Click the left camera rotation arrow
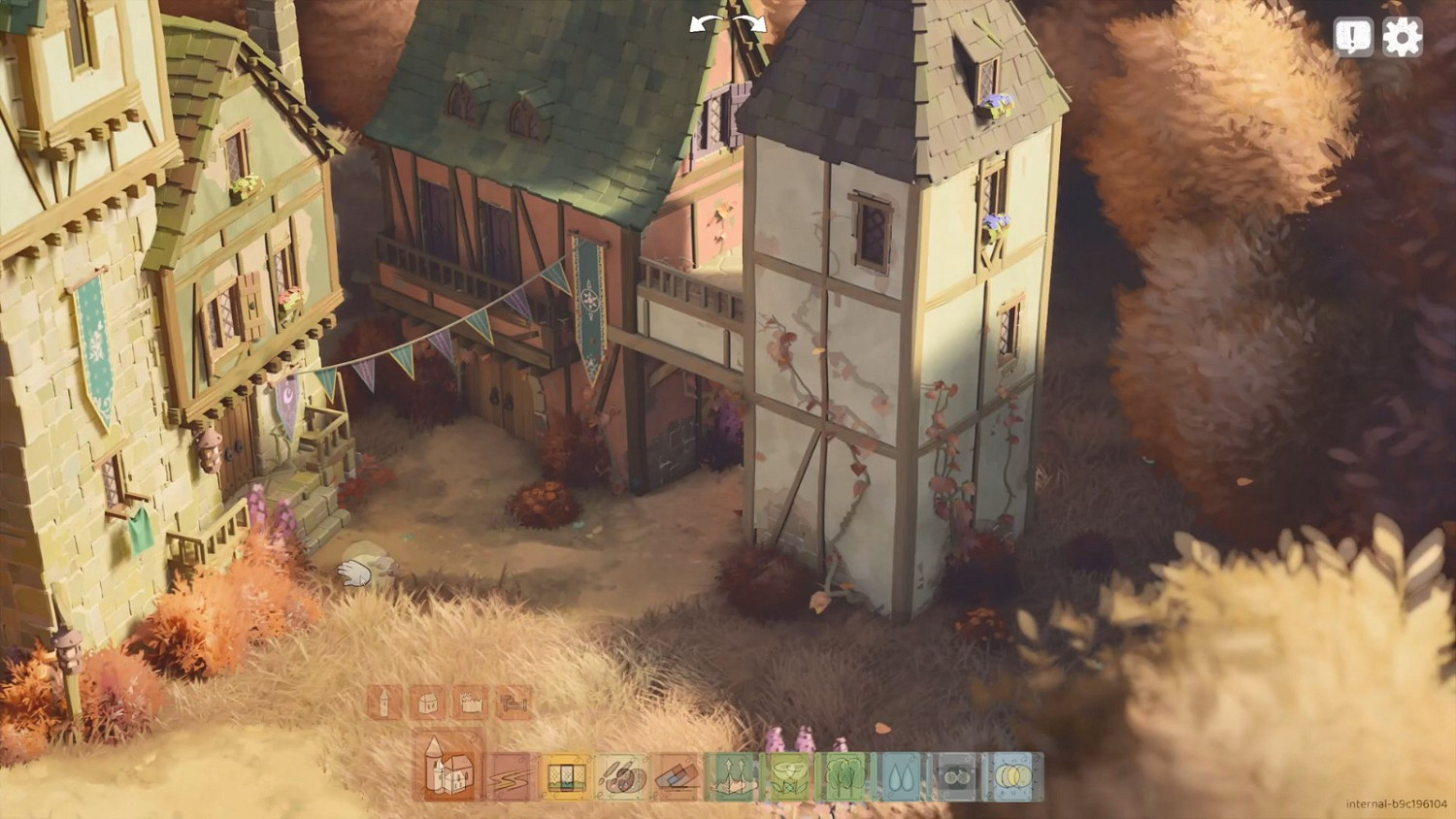 [697, 23]
